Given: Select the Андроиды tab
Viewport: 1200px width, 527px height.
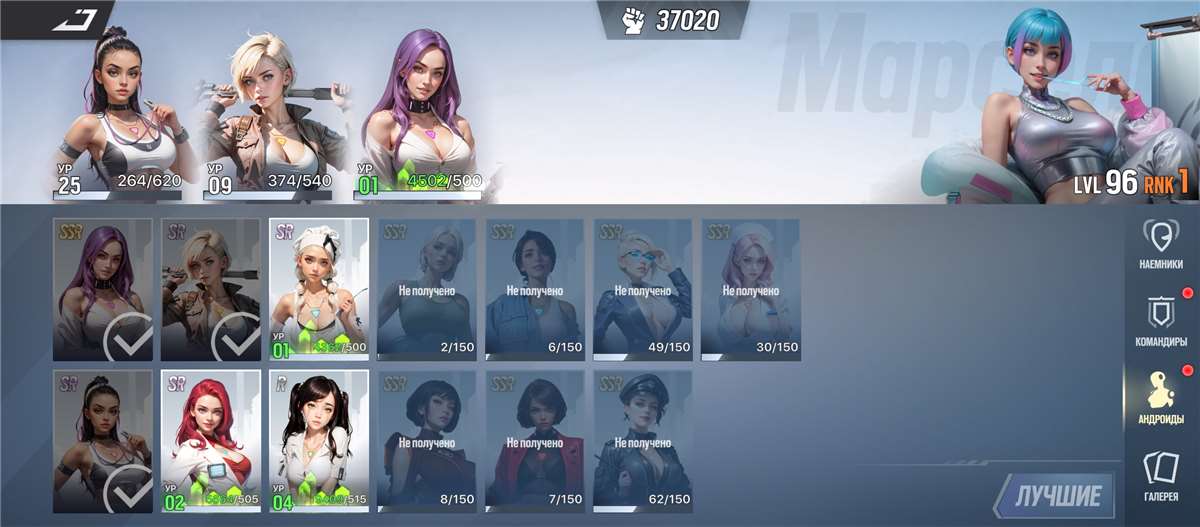Looking at the screenshot, I should point(1160,398).
